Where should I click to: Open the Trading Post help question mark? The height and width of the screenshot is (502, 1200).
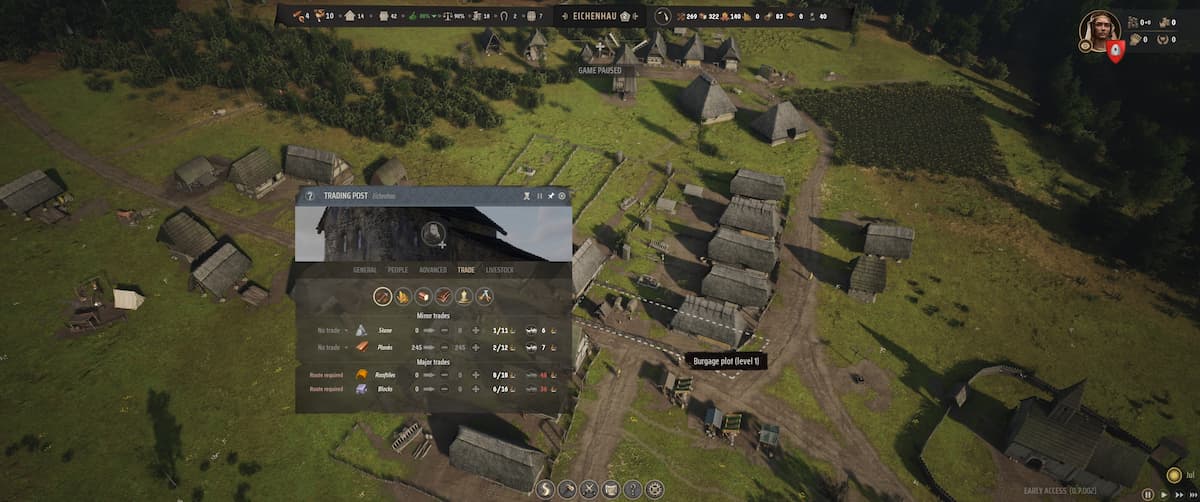[x=310, y=196]
